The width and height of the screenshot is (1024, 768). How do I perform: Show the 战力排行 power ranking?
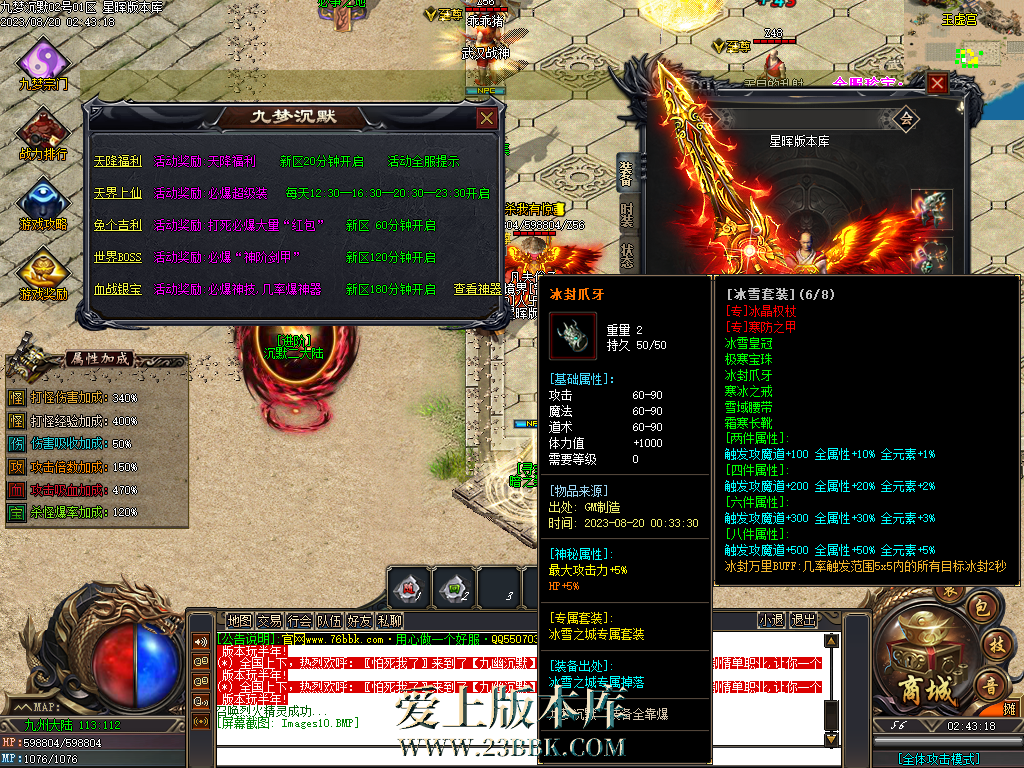(x=43, y=135)
